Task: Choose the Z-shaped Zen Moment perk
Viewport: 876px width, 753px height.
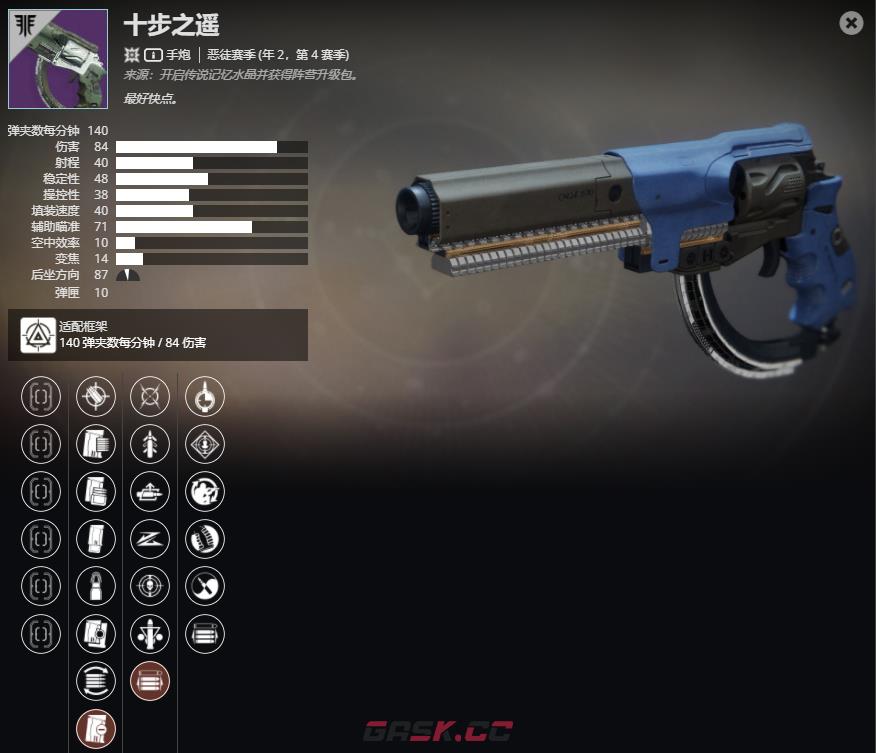Action: click(x=150, y=539)
